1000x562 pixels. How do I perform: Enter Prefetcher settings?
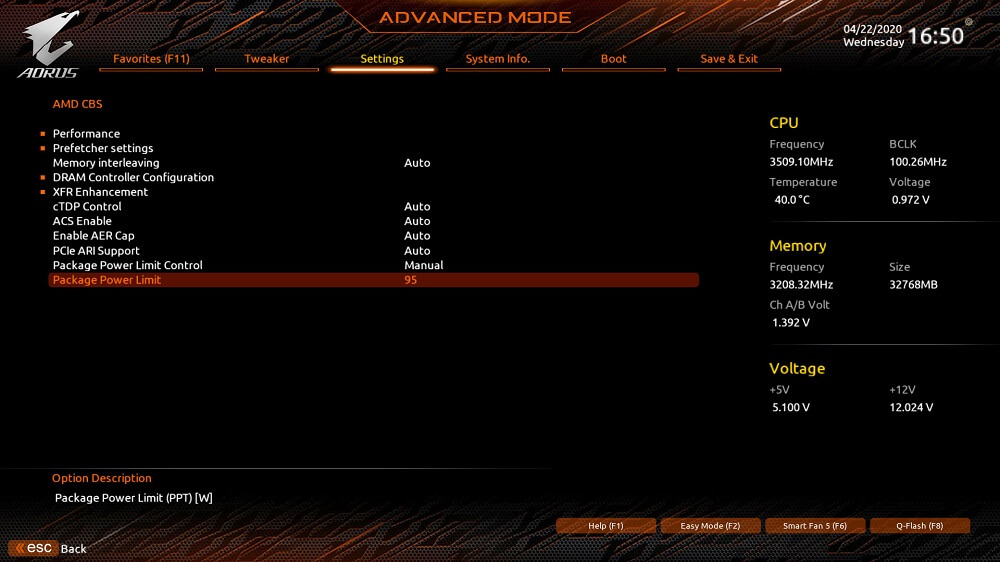point(103,148)
